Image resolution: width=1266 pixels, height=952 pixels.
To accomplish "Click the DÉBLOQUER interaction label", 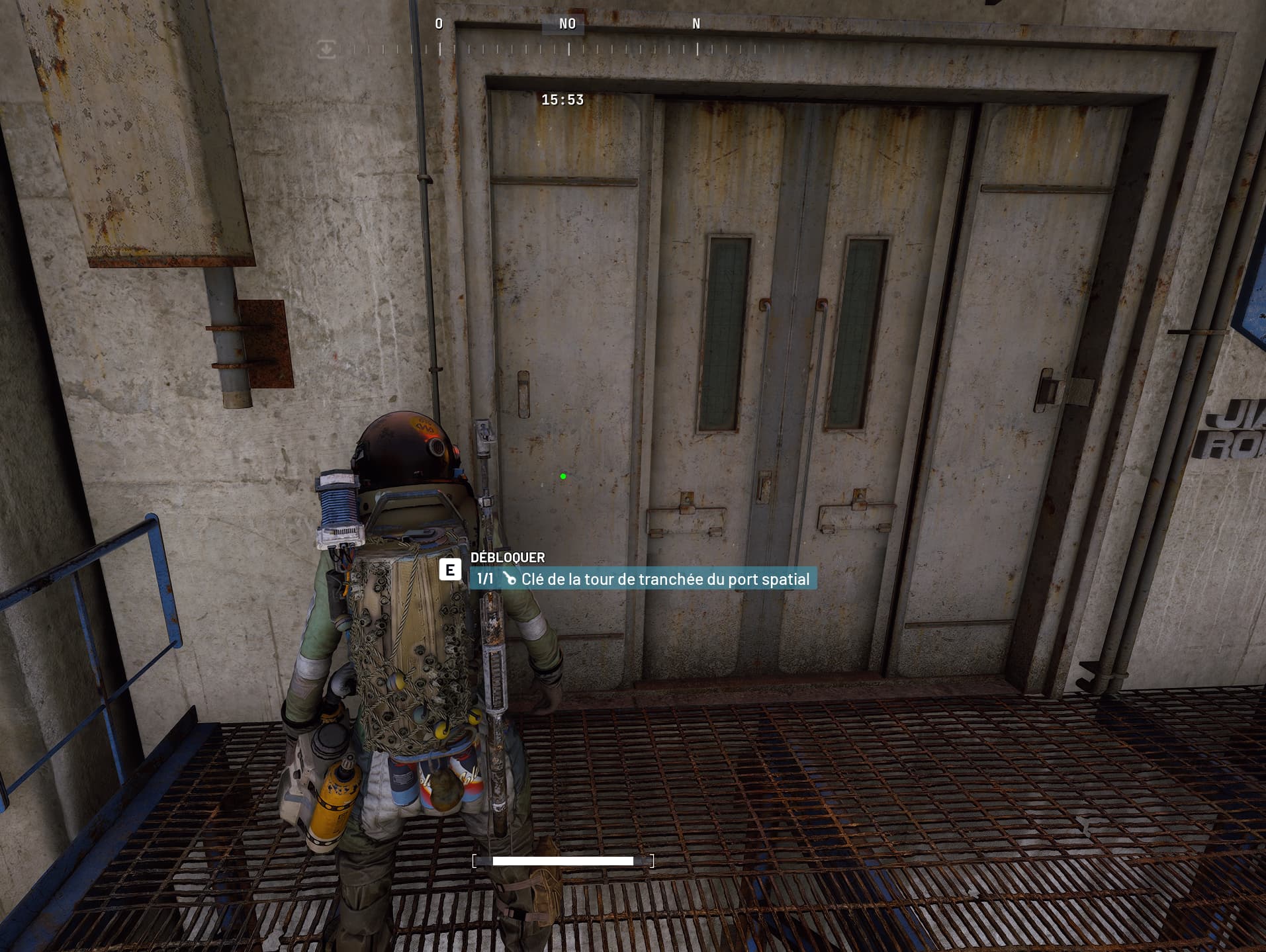I will tap(508, 558).
